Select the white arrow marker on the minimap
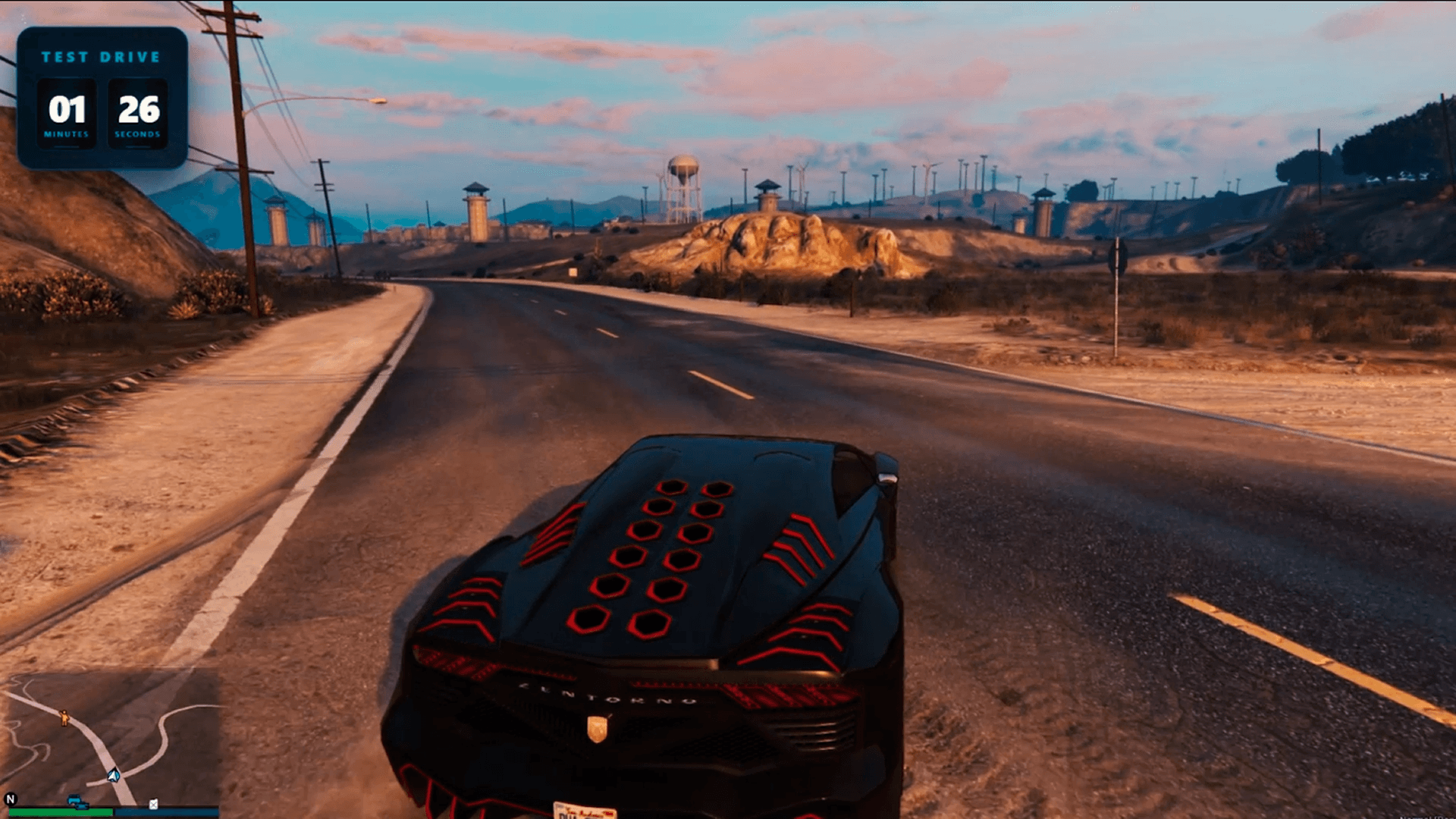This screenshot has height=819, width=1456. coord(113,776)
